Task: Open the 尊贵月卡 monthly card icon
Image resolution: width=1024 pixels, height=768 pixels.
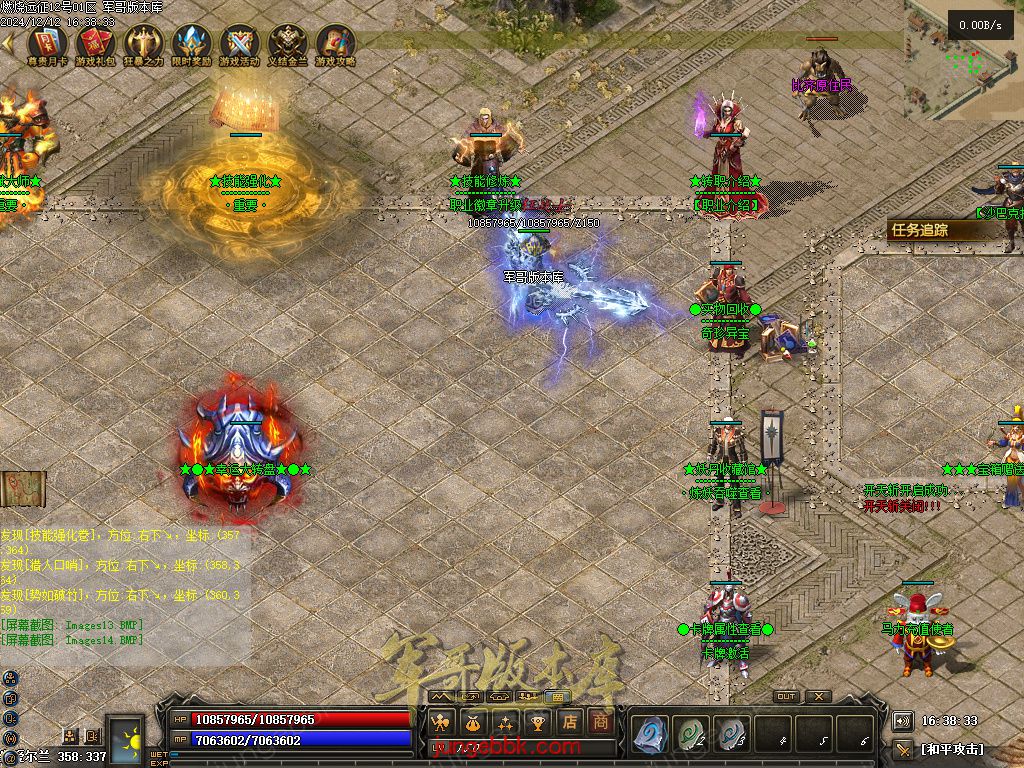Action: coord(46,44)
